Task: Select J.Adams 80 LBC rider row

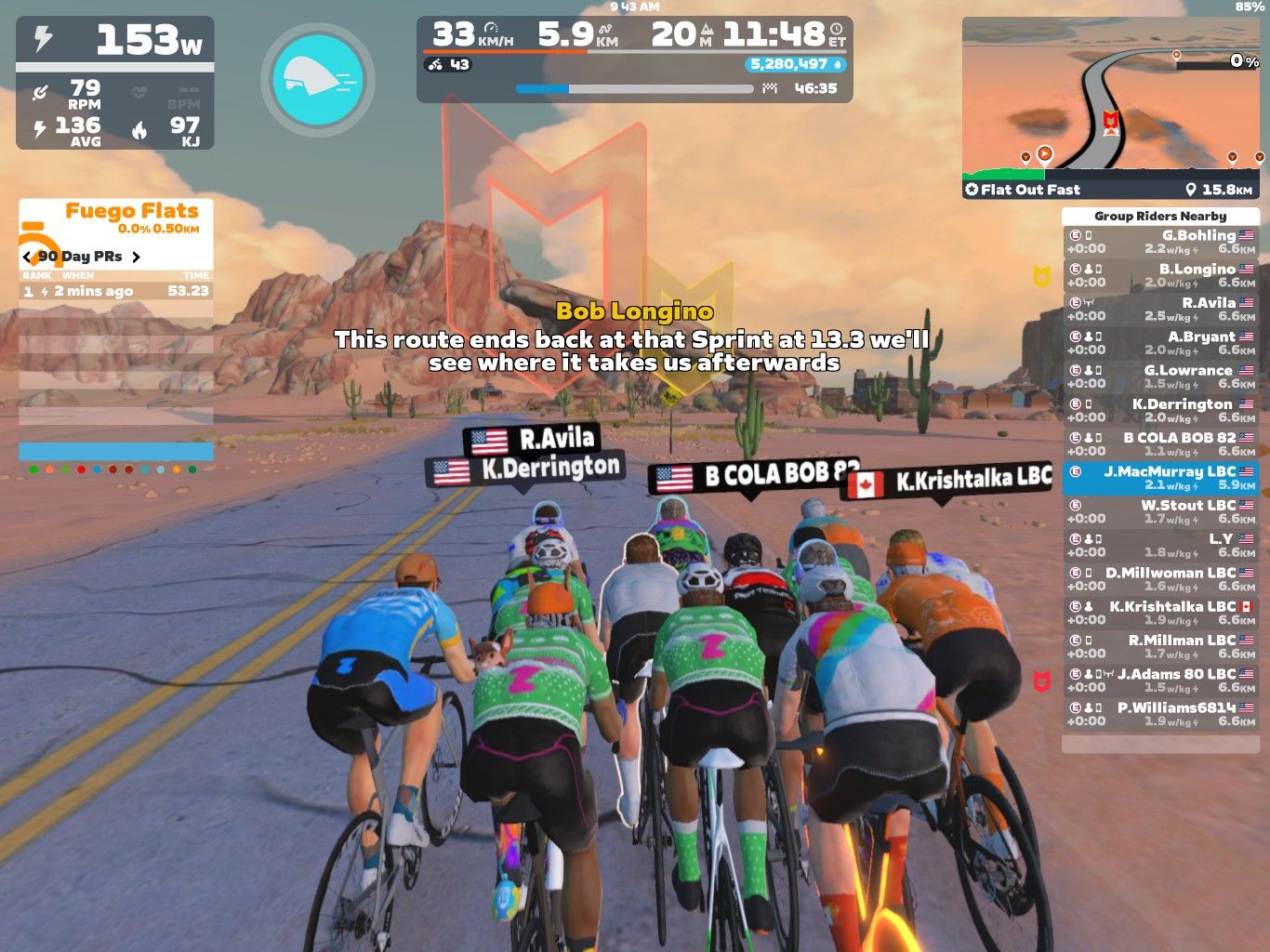Action: 1160,680
